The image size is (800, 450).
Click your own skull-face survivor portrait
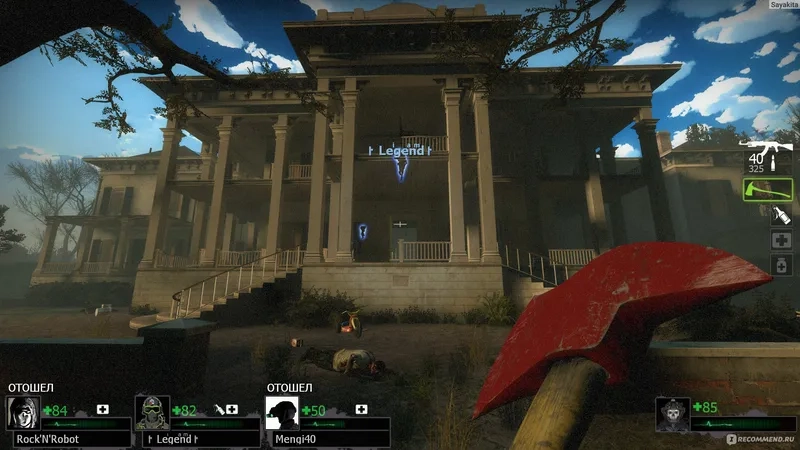673,411
